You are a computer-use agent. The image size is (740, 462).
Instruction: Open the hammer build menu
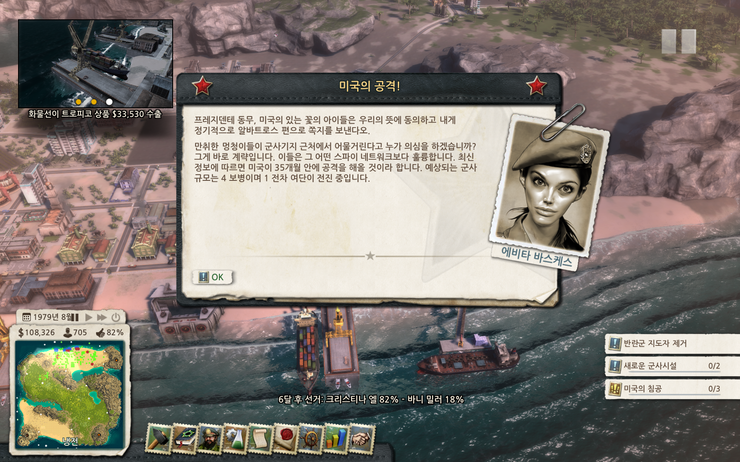[160, 437]
